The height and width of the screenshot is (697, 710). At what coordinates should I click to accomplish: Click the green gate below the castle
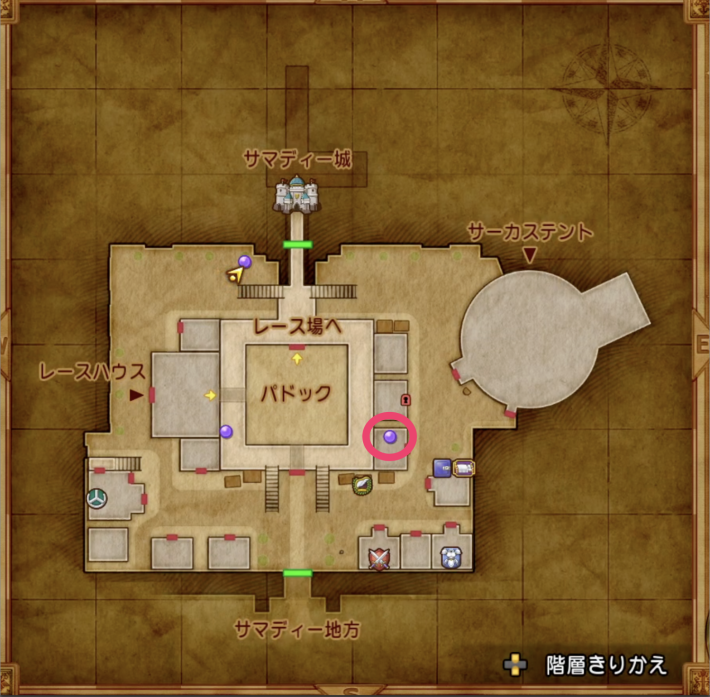pyautogui.click(x=297, y=244)
